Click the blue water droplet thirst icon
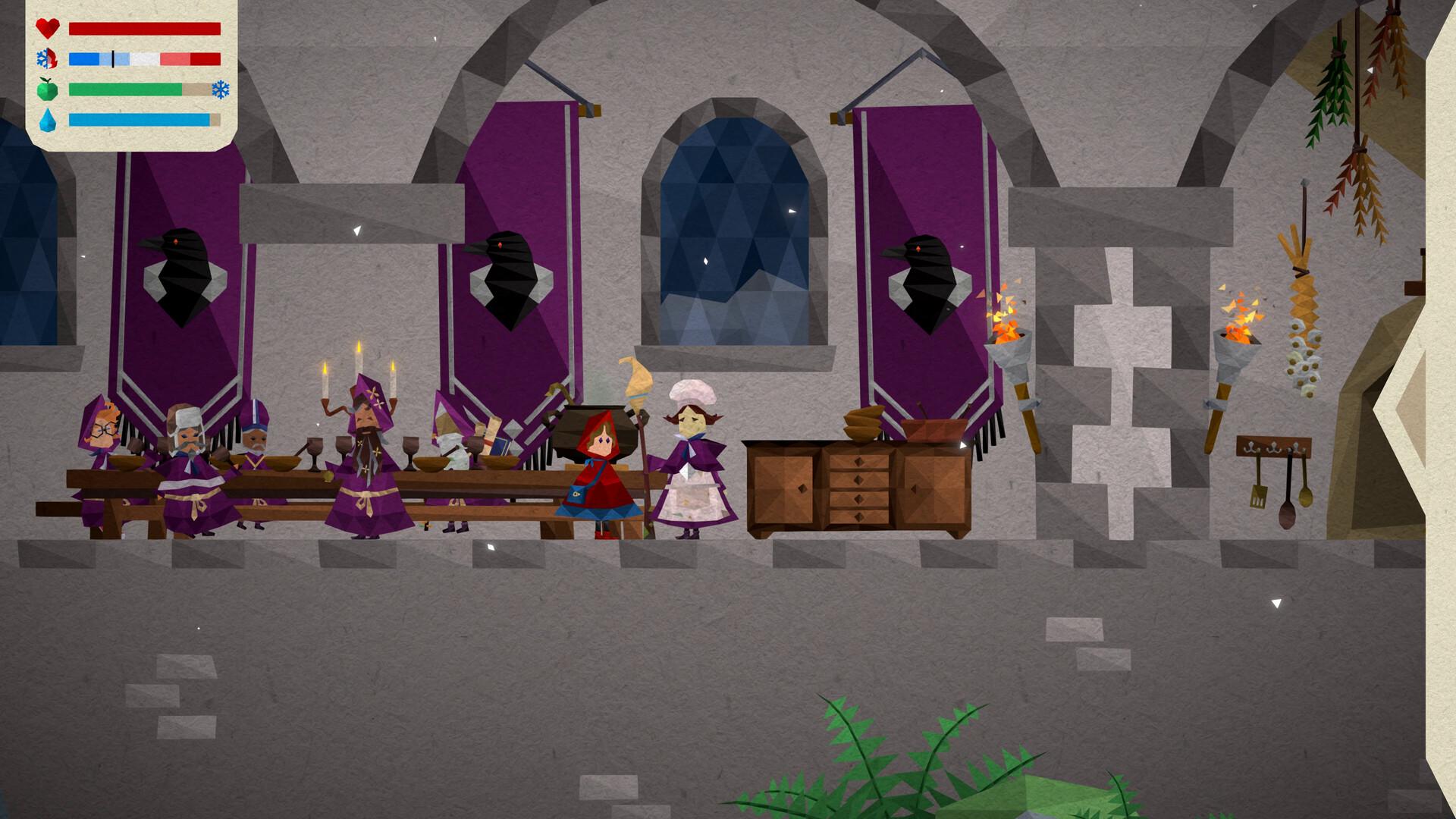This screenshot has height=819, width=1456. 47,120
